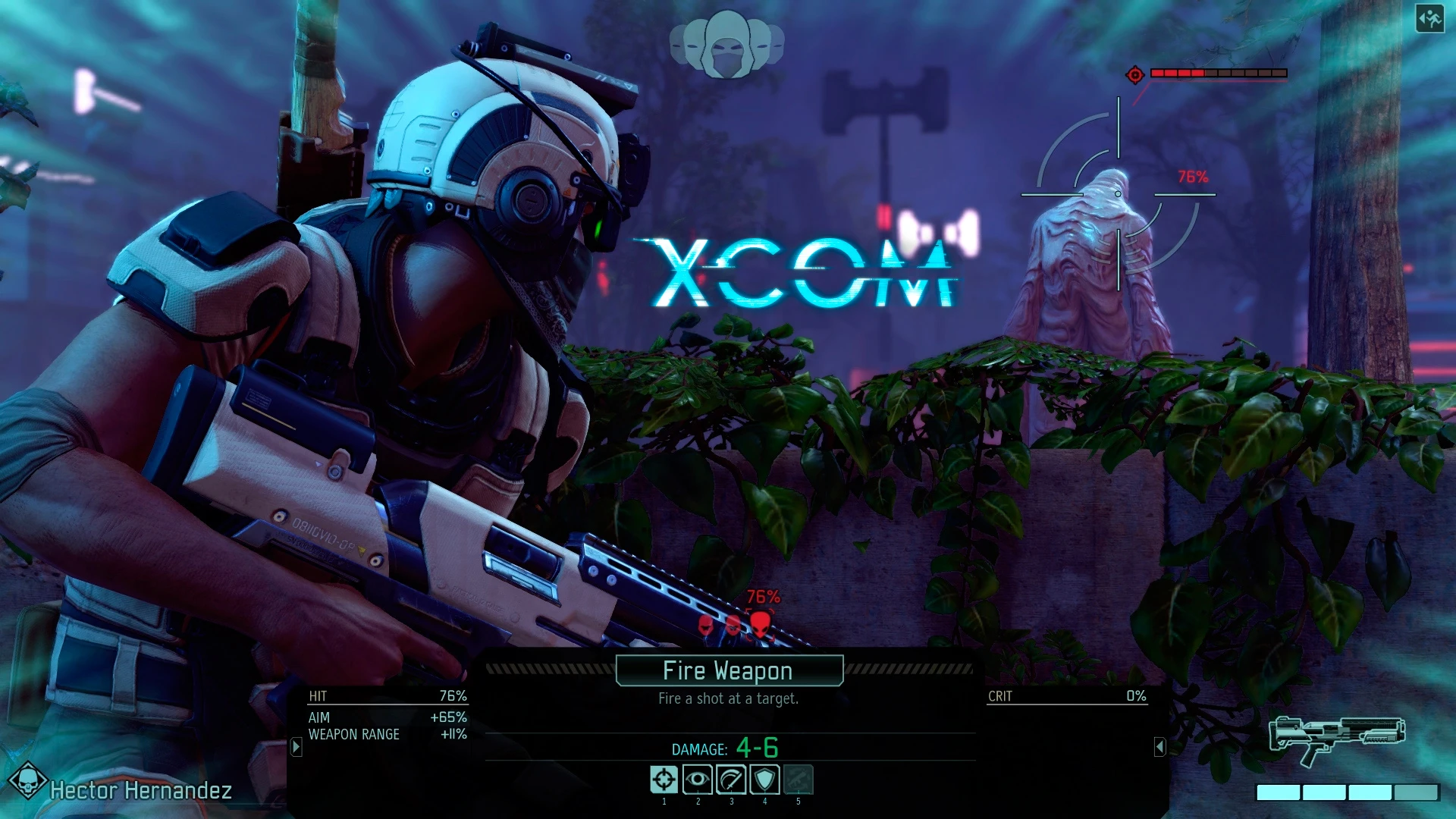Activate the Overwatch eye ability
The height and width of the screenshot is (819, 1456).
(x=698, y=779)
